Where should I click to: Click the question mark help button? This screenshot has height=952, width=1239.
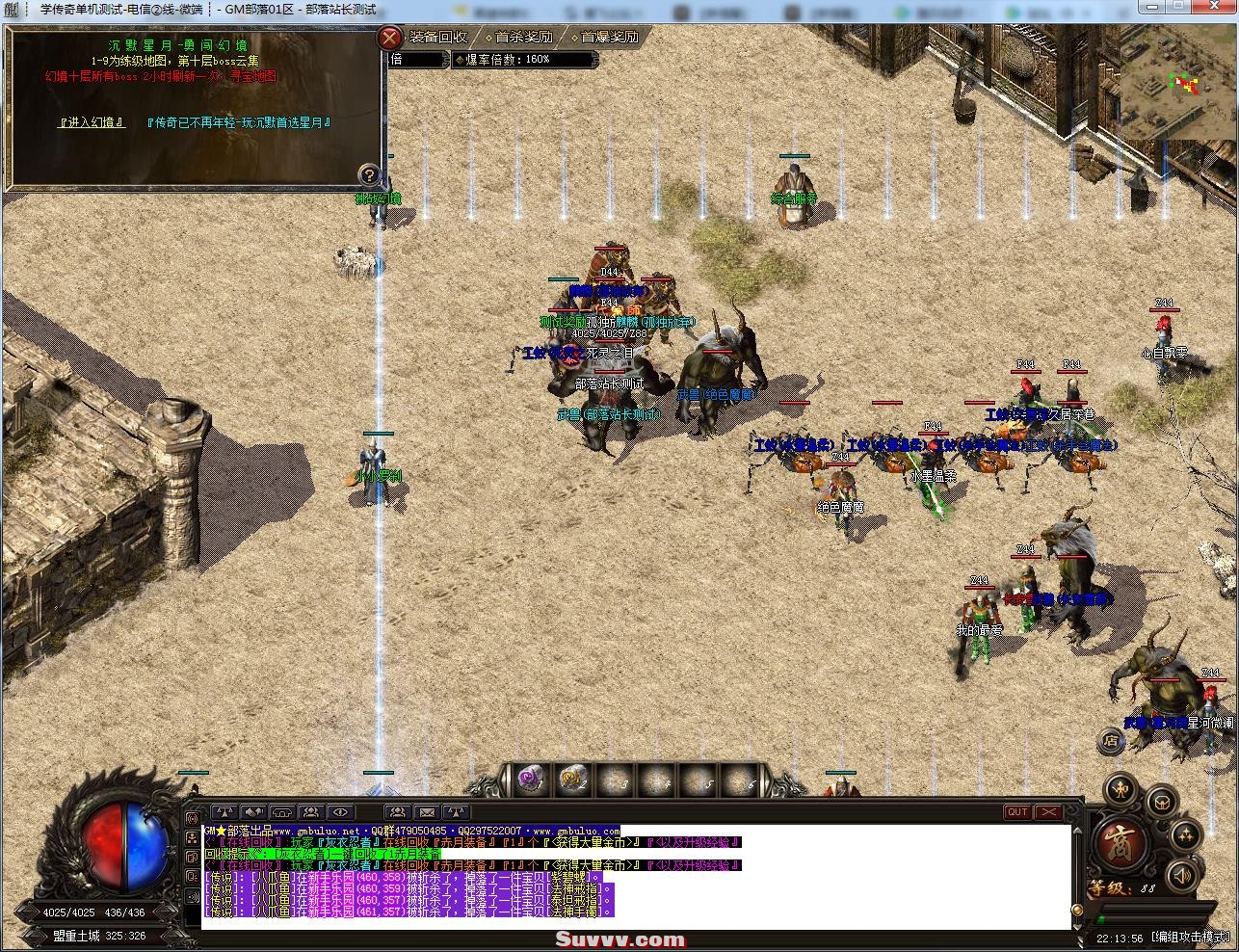click(x=369, y=174)
